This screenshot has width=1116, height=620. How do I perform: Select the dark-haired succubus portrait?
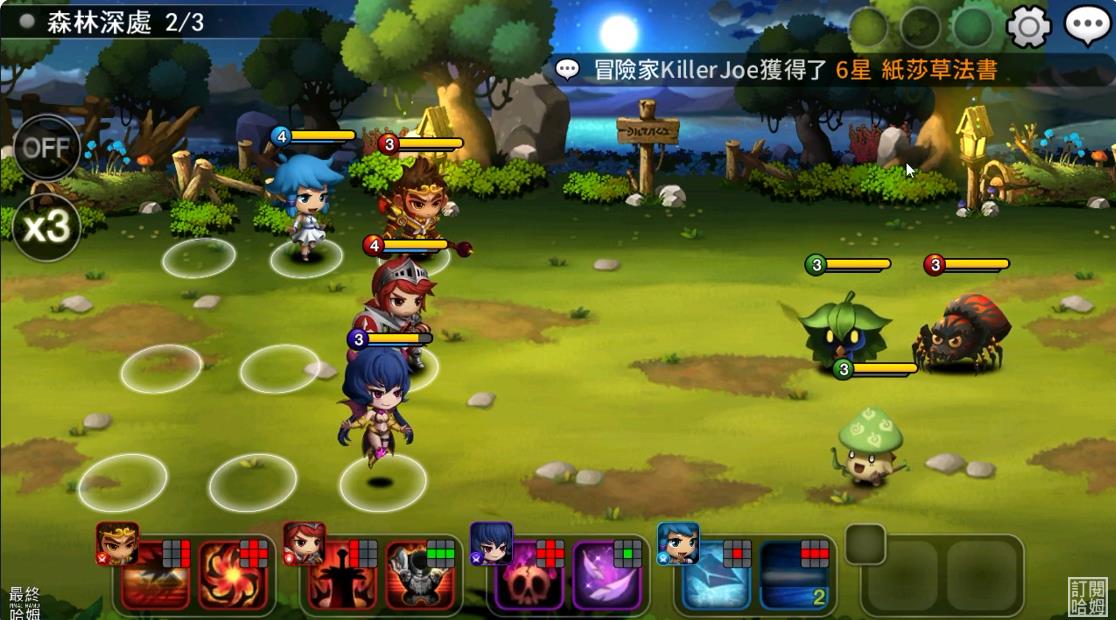pos(491,543)
